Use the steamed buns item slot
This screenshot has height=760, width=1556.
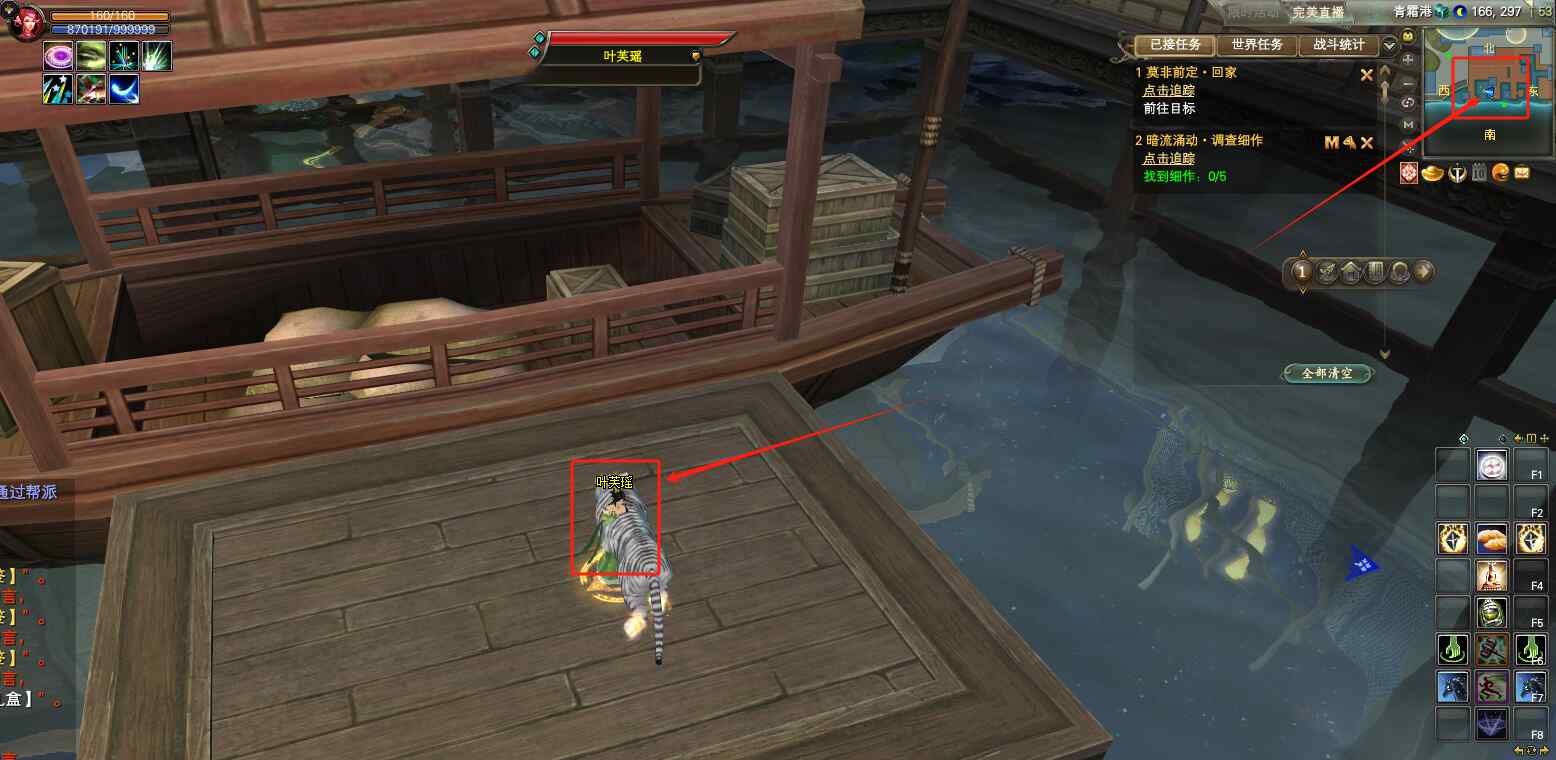pos(1491,538)
